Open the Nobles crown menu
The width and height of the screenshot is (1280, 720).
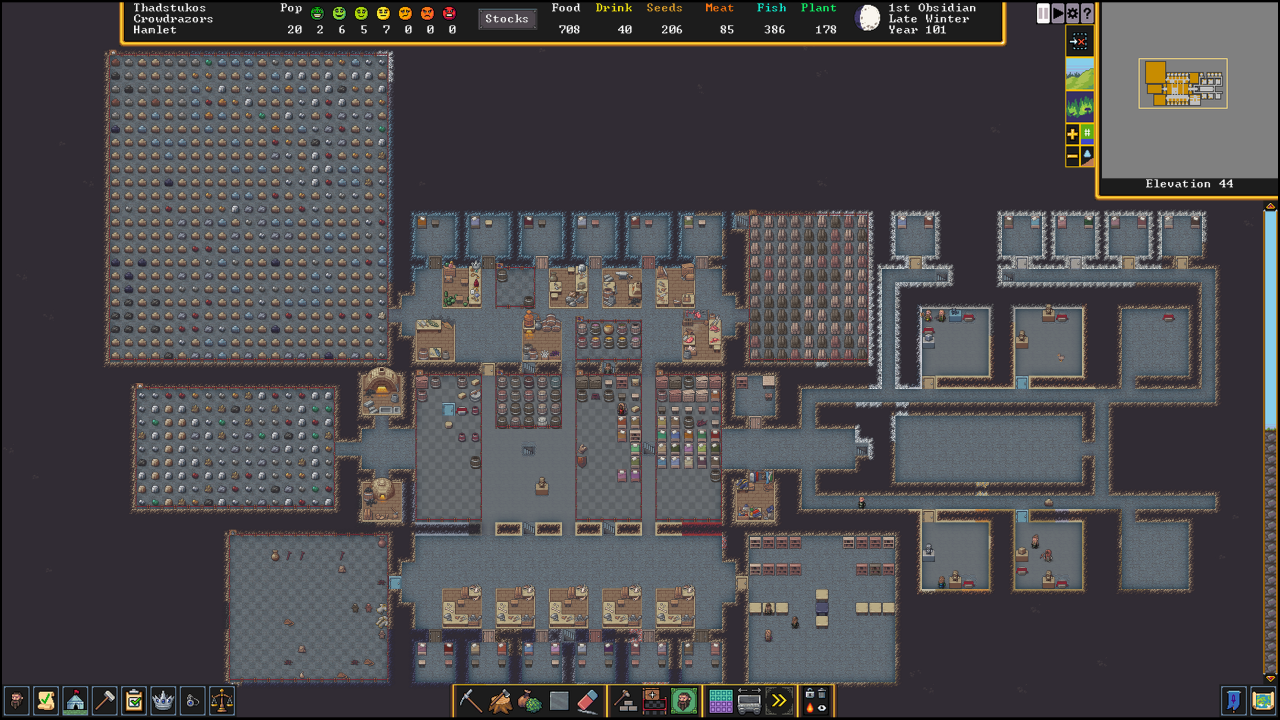click(x=165, y=701)
